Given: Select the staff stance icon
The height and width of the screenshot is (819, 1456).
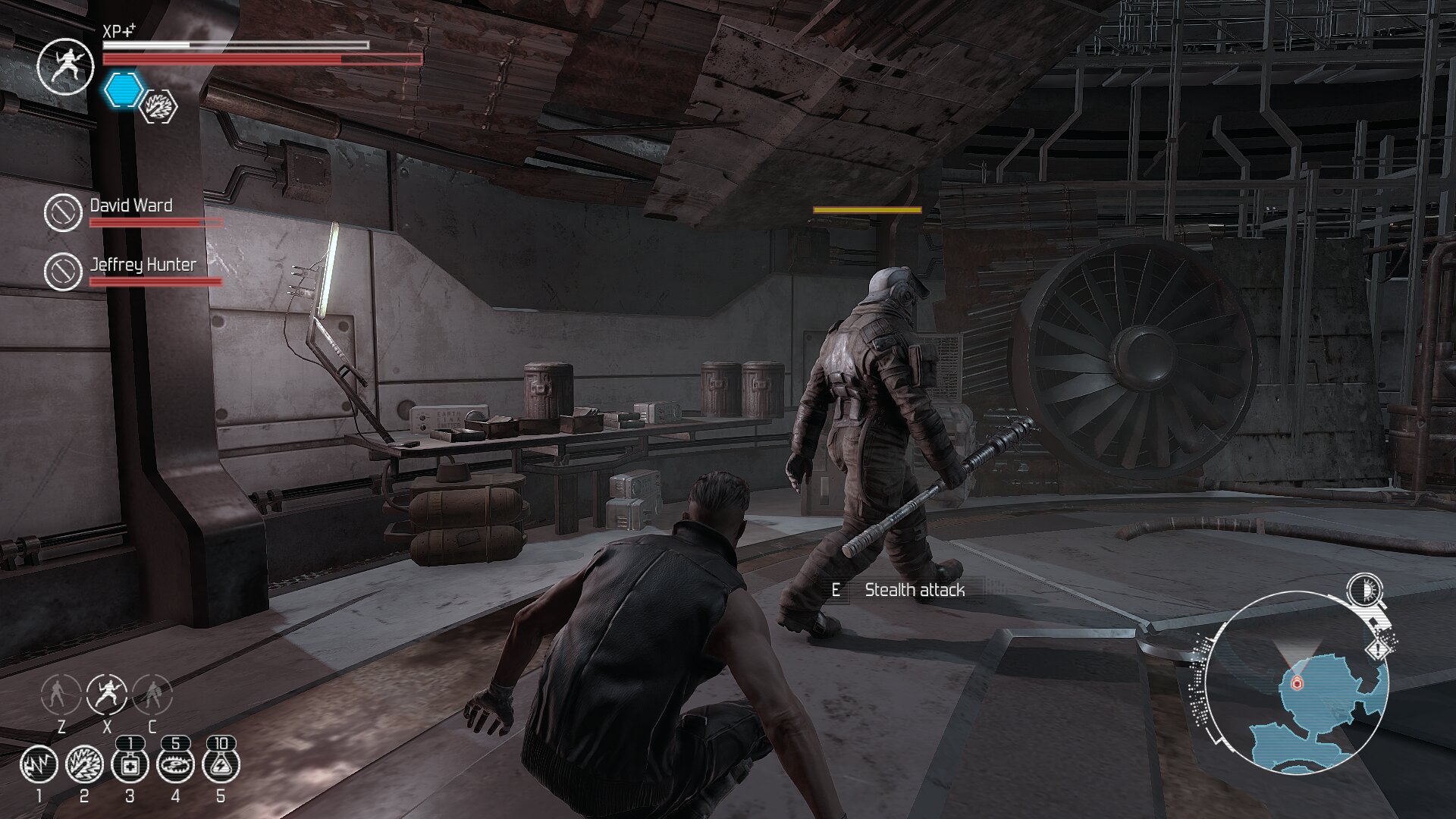Looking at the screenshot, I should click(x=61, y=693).
